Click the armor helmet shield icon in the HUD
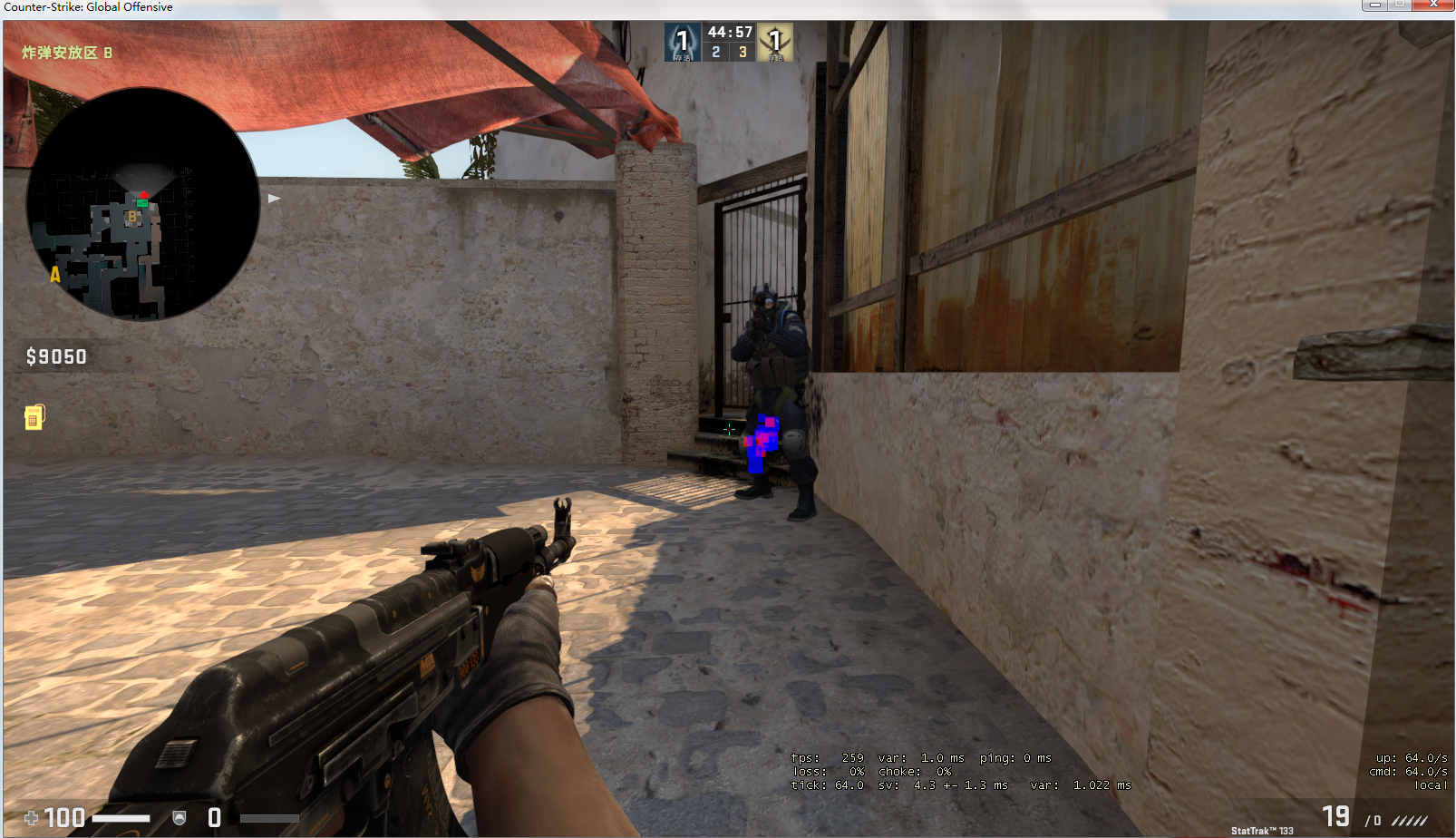This screenshot has height=838, width=1456. coord(180,817)
